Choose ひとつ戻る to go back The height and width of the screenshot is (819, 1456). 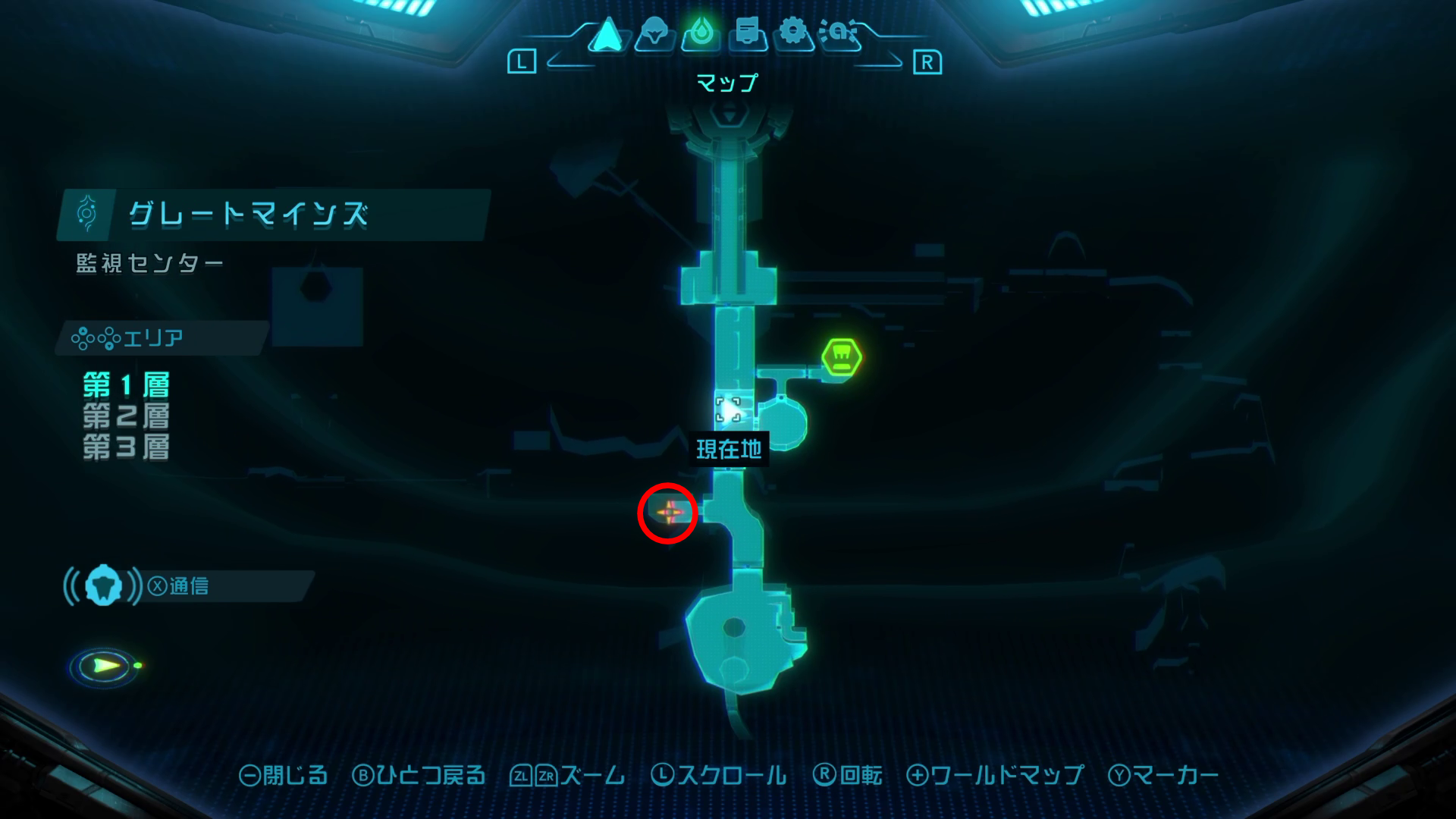pyautogui.click(x=422, y=776)
